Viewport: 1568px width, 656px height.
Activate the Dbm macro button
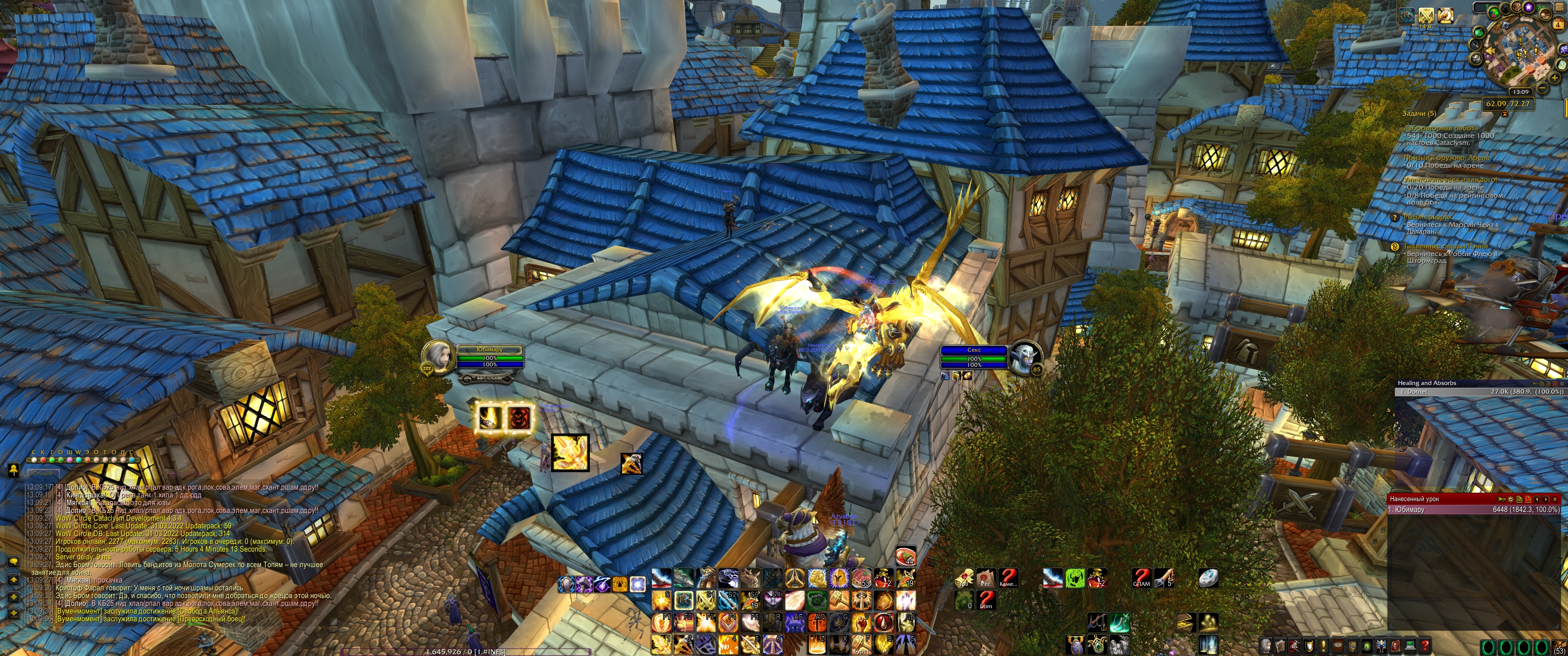click(x=986, y=600)
